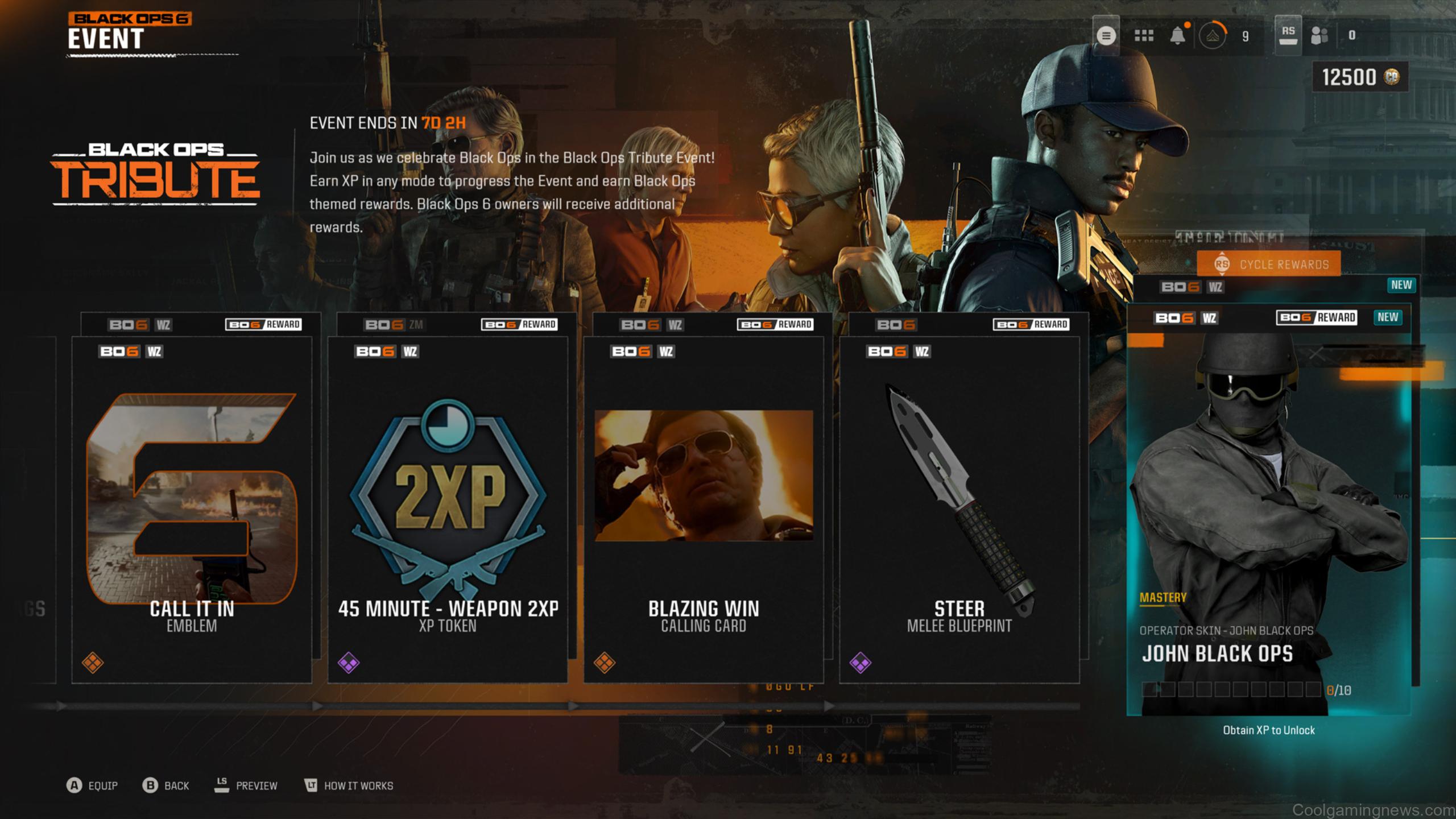Click the CP coin currency icon
The height and width of the screenshot is (819, 1456).
tap(1391, 77)
